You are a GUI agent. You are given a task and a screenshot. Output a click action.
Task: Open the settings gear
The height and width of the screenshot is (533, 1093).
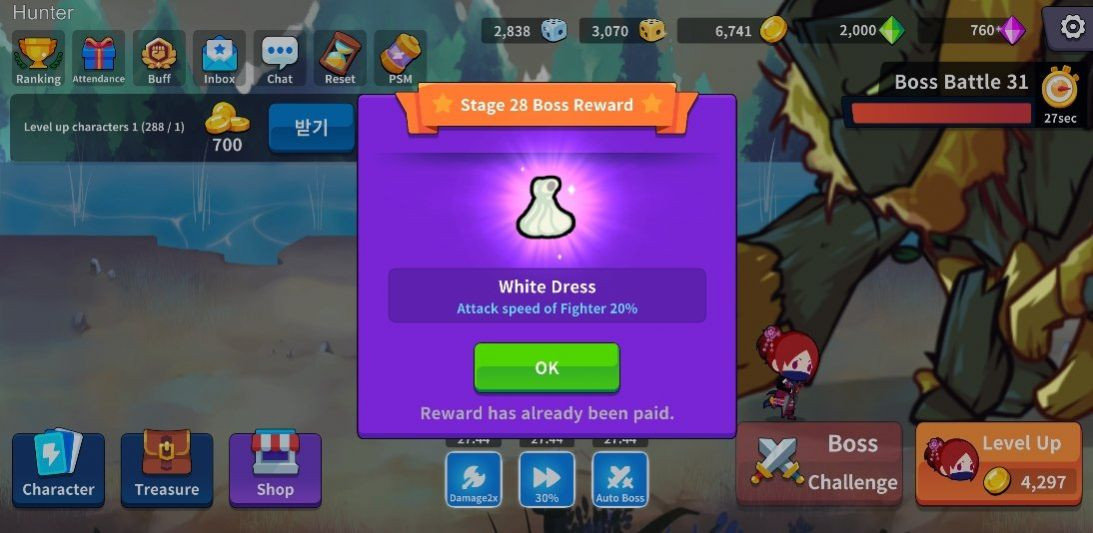click(x=1071, y=27)
